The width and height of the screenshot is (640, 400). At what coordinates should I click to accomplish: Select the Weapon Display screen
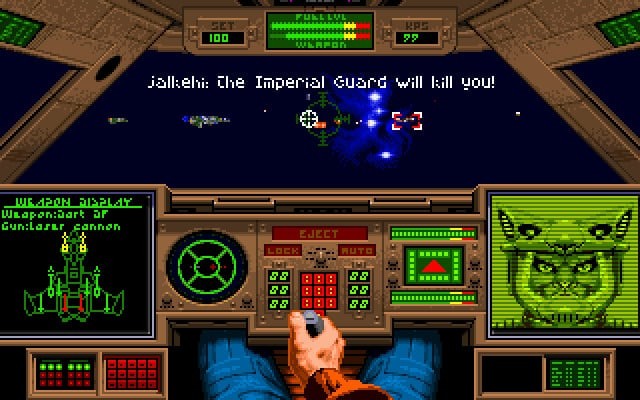point(77,264)
